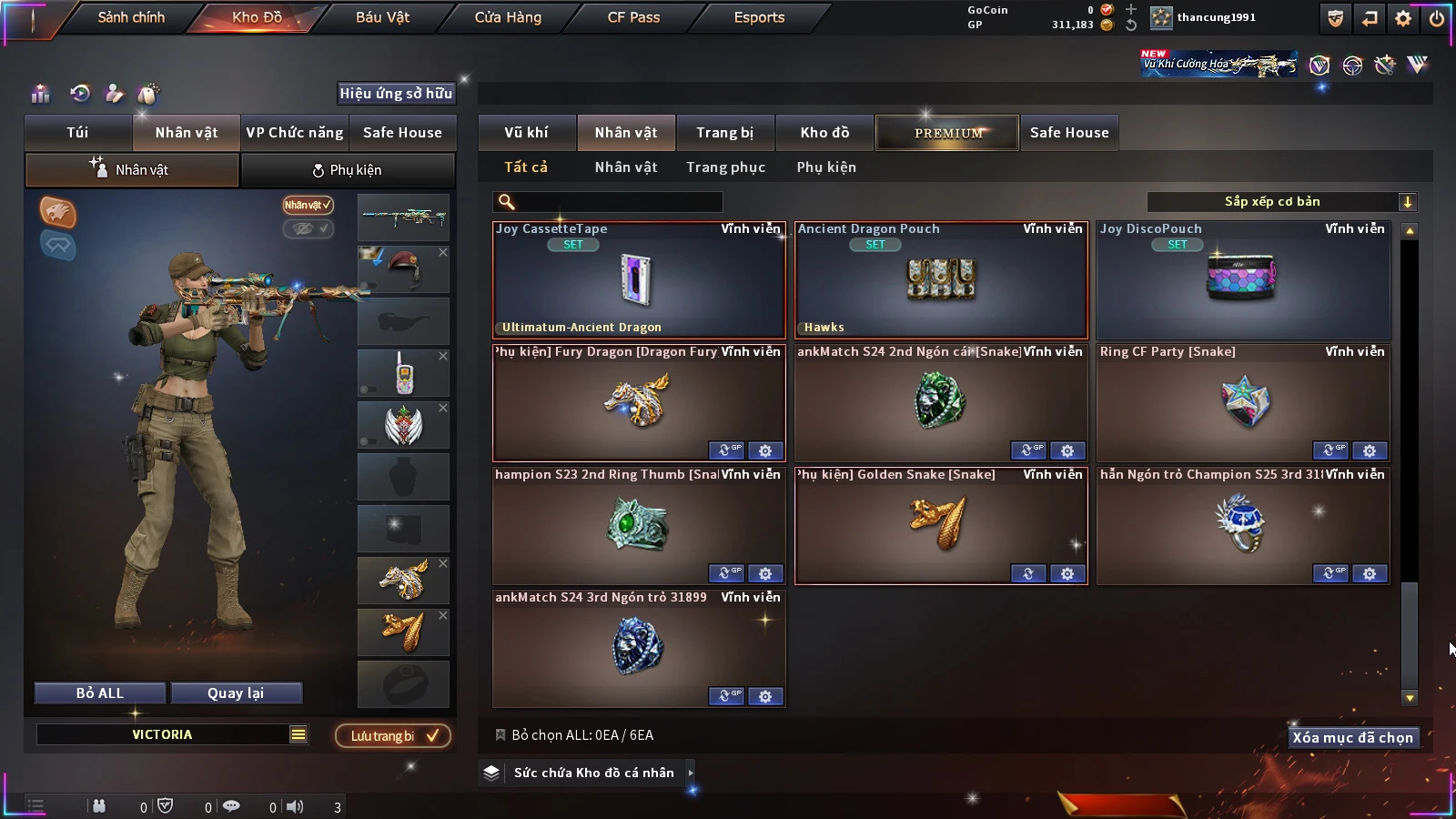Show the Trang phục filter category

pyautogui.click(x=725, y=167)
